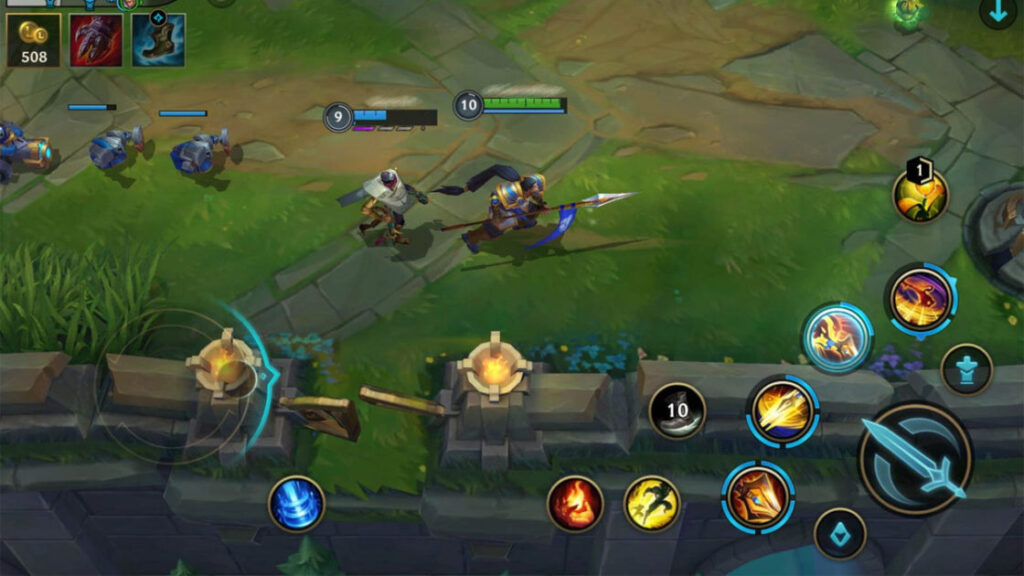The image size is (1024, 576).
Task: Cast the Ignite summoner spell
Action: click(x=575, y=503)
